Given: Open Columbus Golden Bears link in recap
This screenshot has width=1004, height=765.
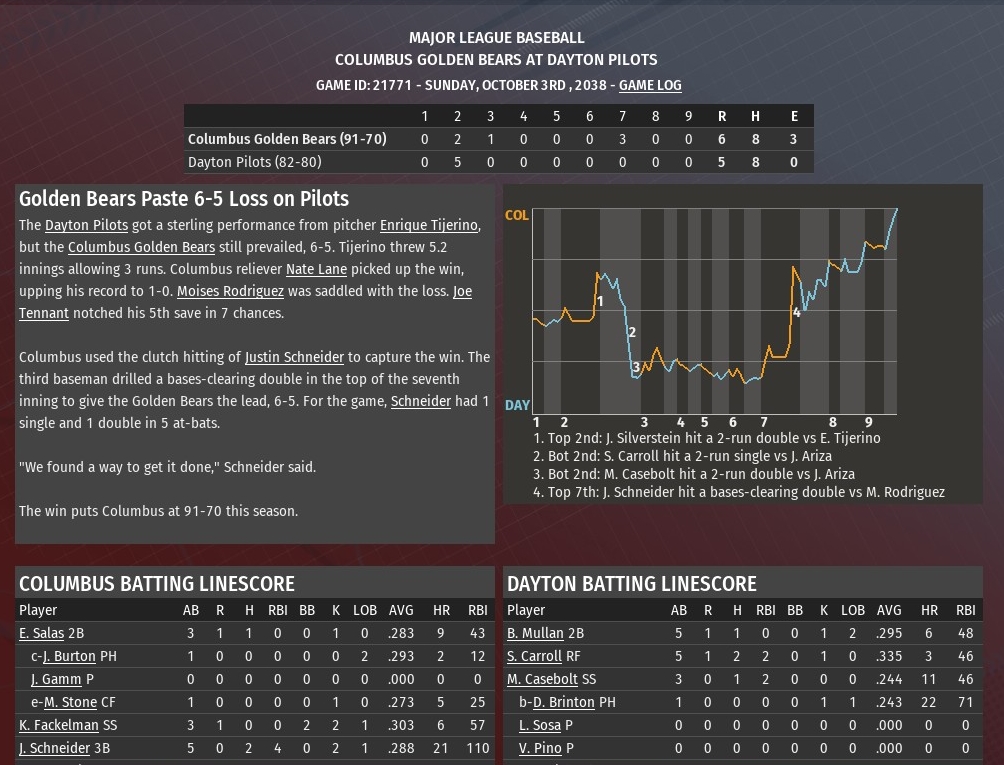Looking at the screenshot, I should [x=141, y=248].
